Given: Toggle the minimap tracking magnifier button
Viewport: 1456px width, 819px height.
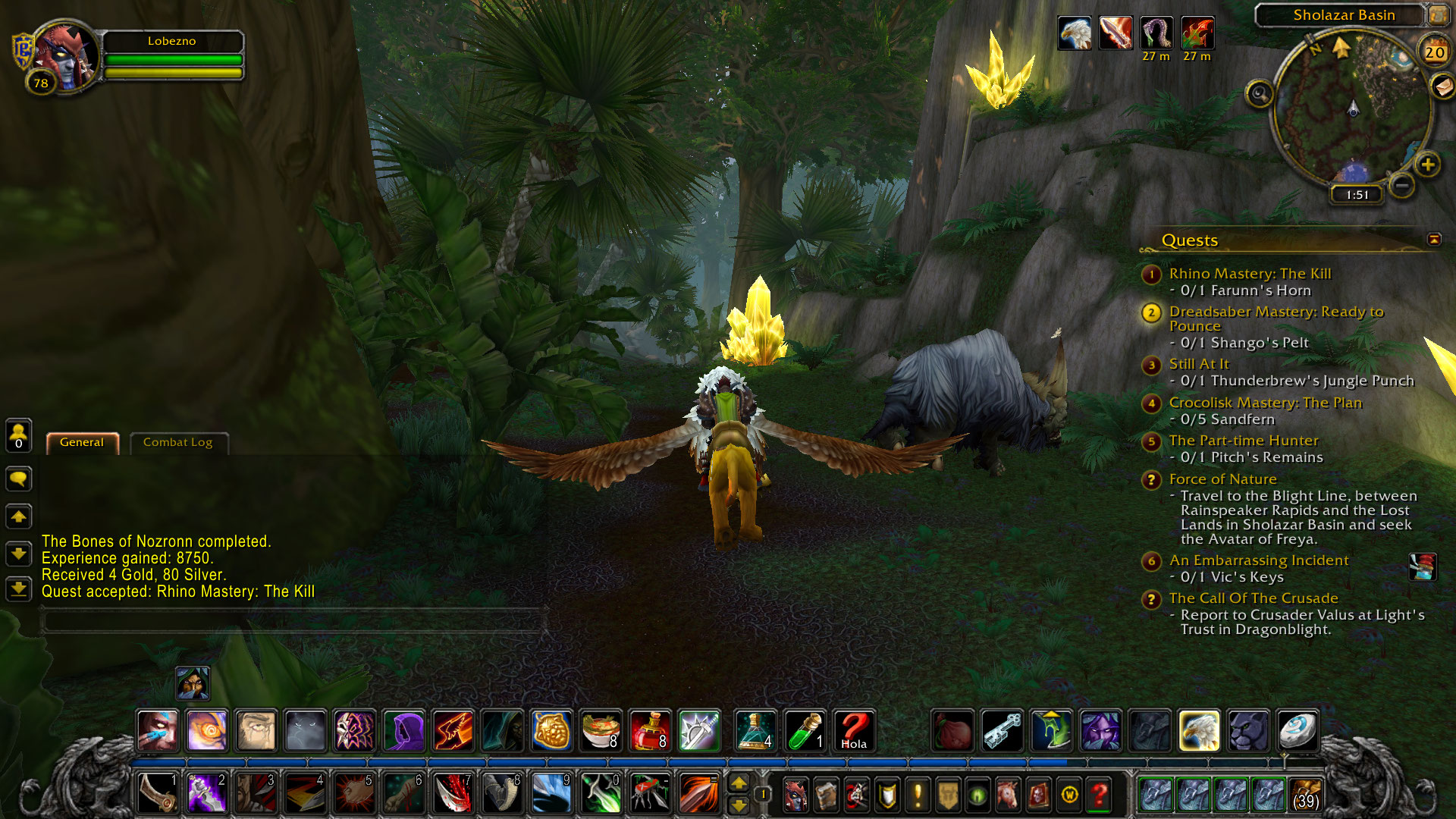Looking at the screenshot, I should tap(1260, 94).
